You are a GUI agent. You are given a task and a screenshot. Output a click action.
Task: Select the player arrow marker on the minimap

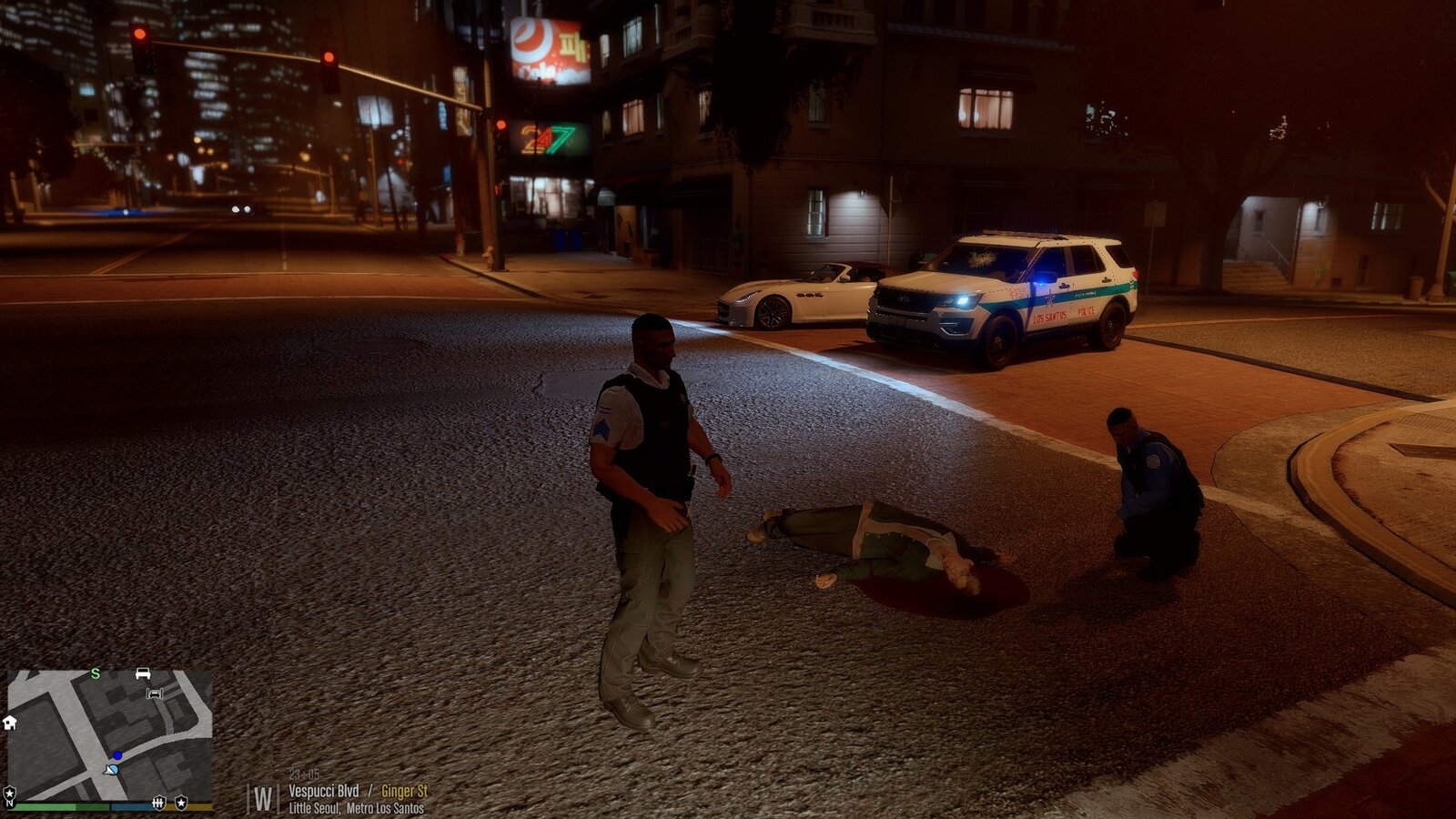pos(111,770)
